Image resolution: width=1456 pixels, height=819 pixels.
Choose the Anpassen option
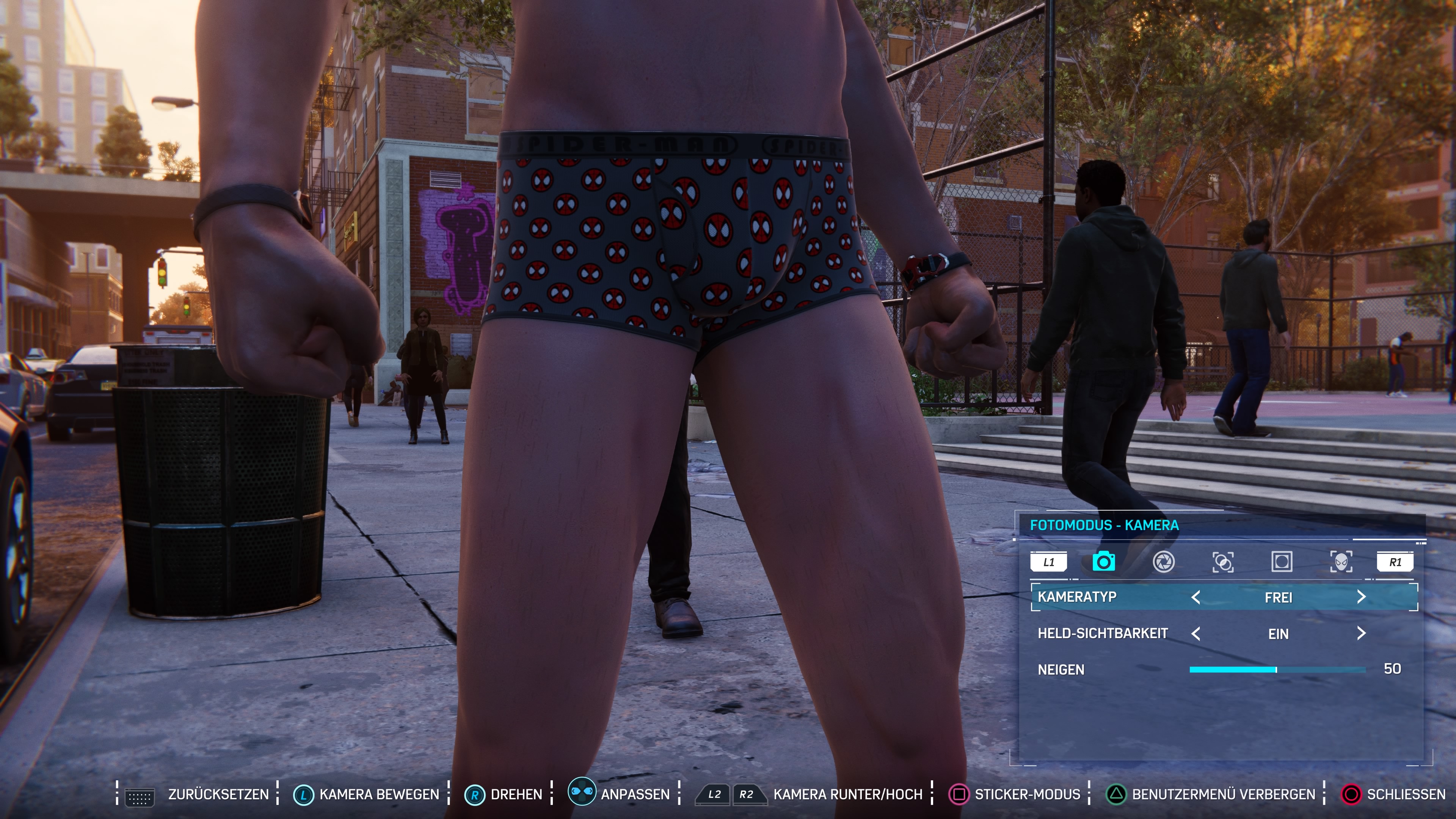click(635, 795)
